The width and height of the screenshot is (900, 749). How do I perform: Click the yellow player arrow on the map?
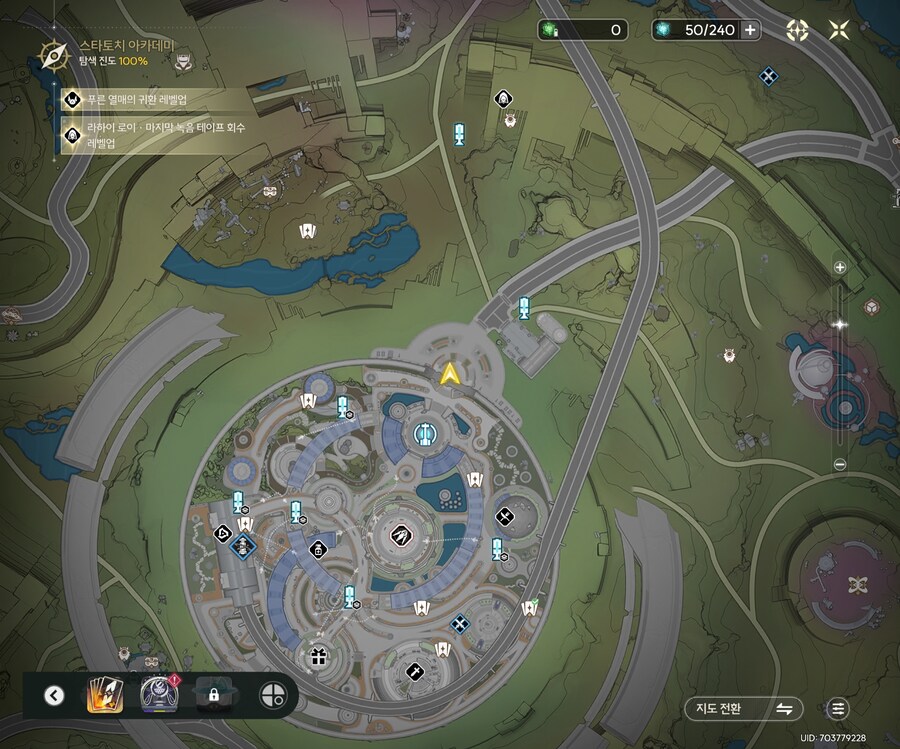coord(450,374)
